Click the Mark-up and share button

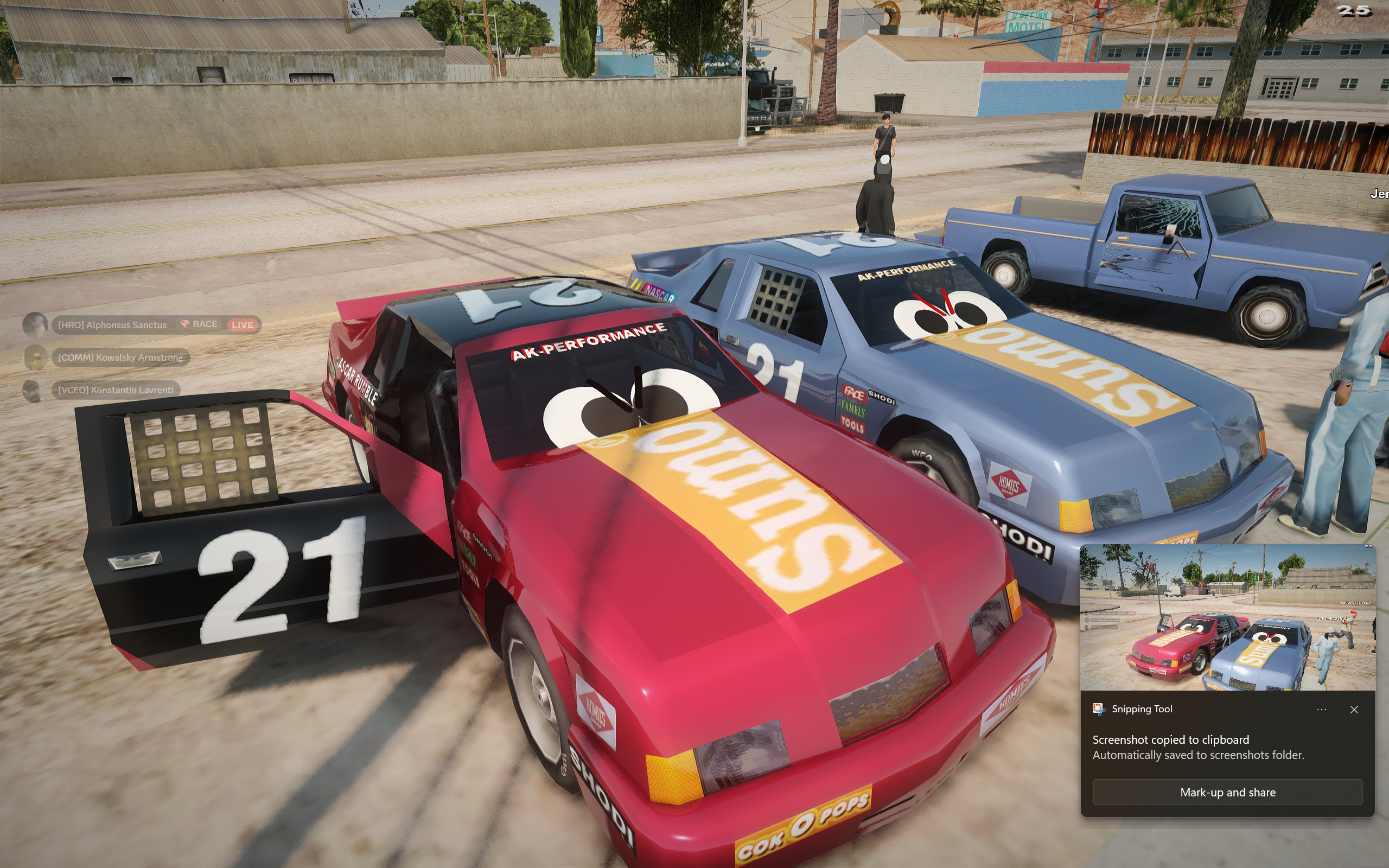1227,792
